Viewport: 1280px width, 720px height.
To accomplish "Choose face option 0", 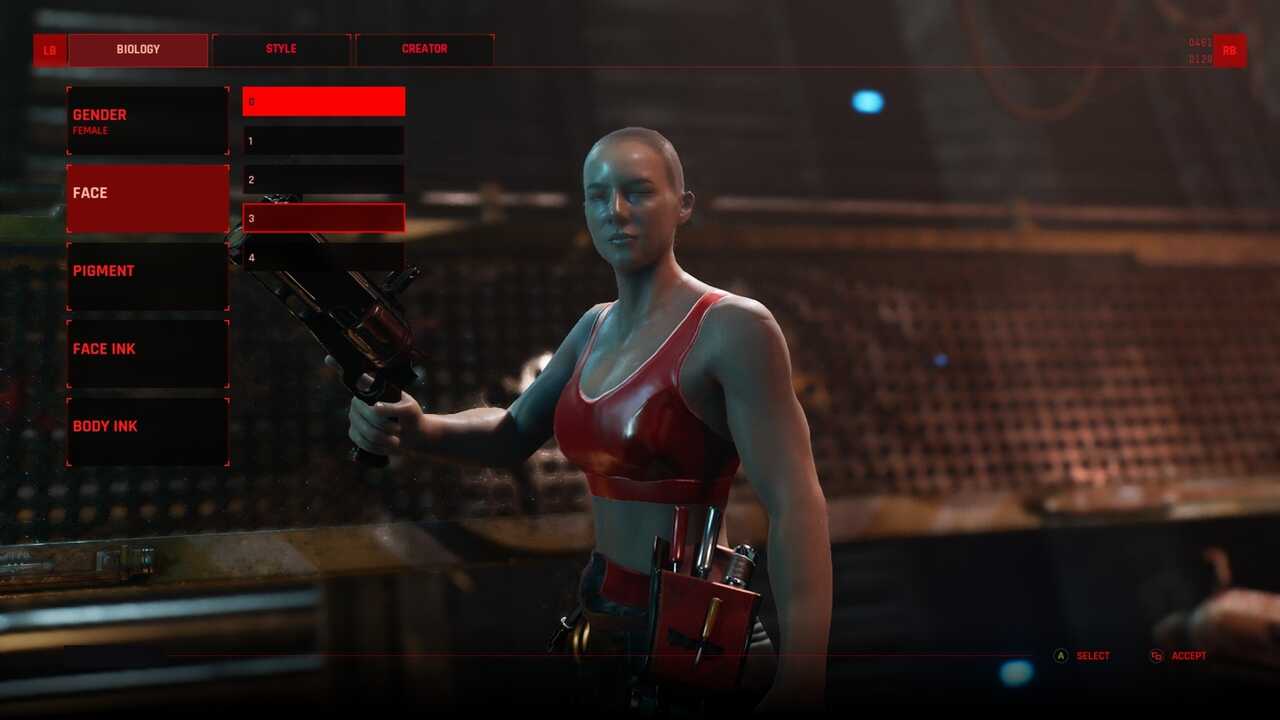I will [x=324, y=101].
